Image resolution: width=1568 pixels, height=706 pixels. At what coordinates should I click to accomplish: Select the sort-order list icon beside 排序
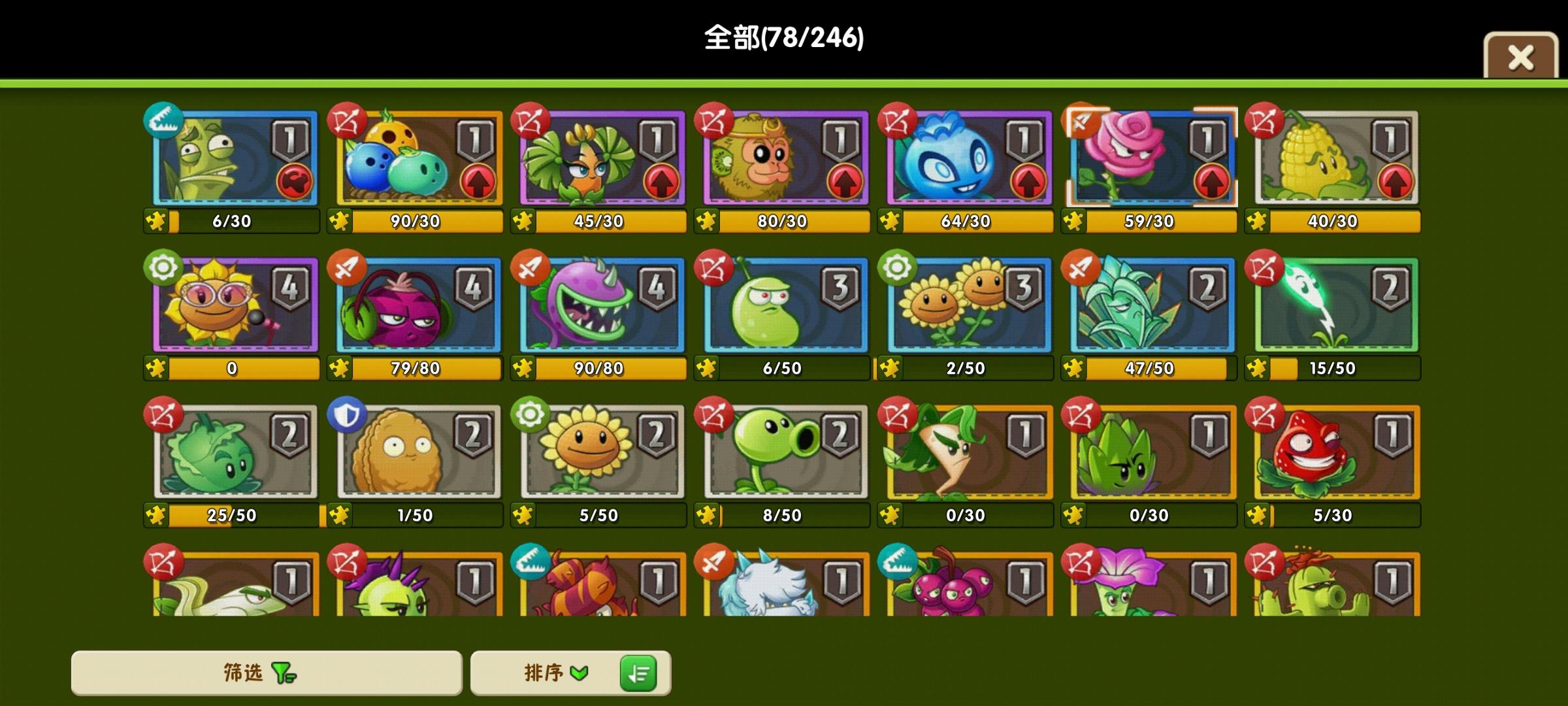(x=638, y=674)
